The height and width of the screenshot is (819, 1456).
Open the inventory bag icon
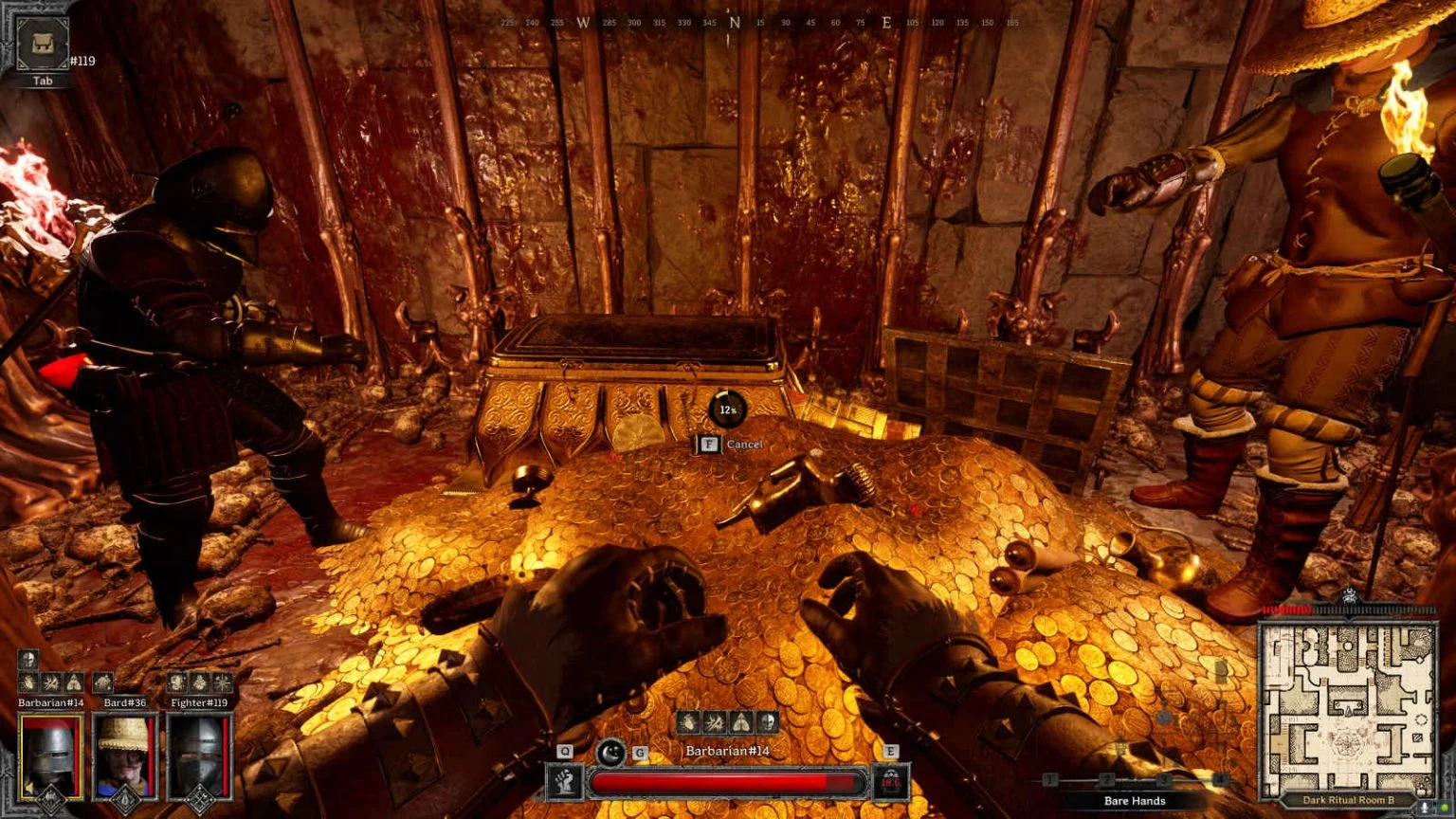(43, 45)
